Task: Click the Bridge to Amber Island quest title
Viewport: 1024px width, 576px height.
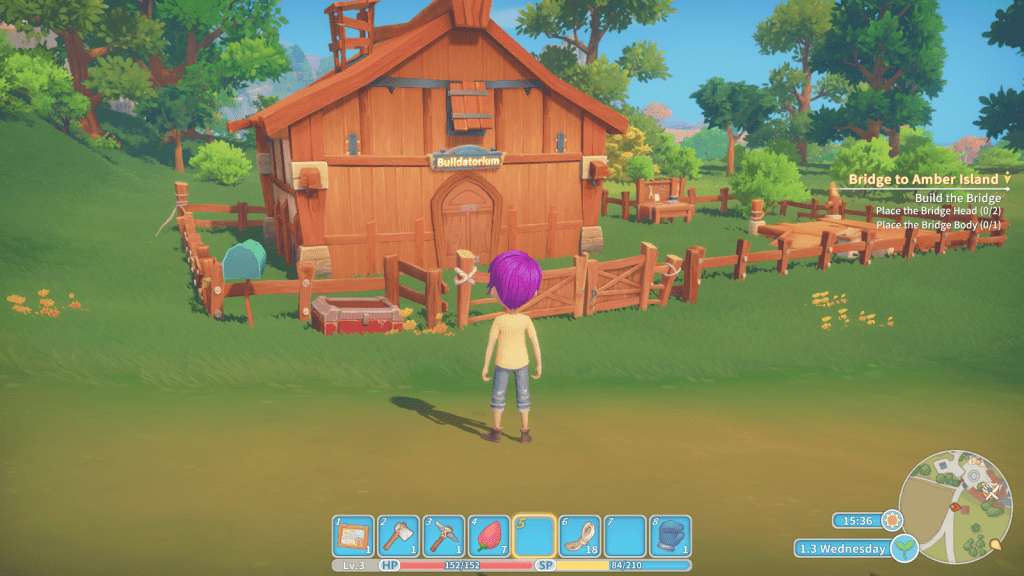Action: coord(923,179)
